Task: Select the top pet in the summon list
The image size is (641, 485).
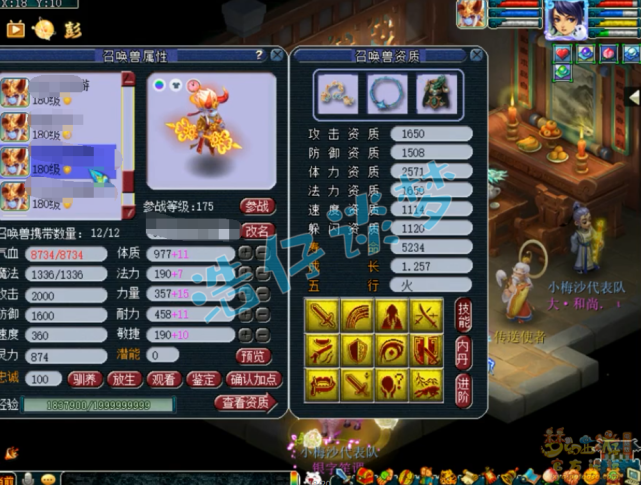Action: [x=60, y=92]
